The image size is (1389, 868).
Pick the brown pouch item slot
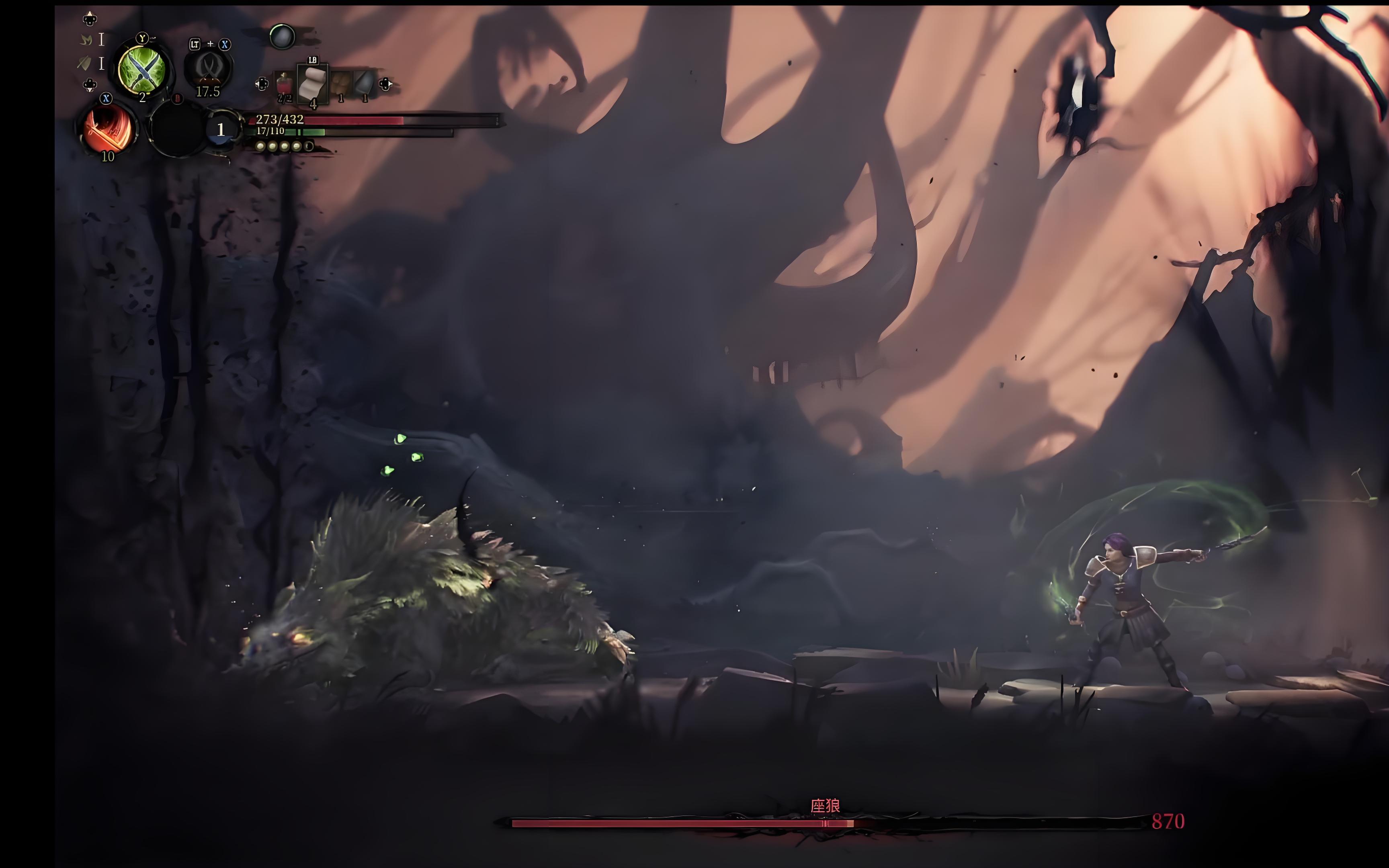341,84
